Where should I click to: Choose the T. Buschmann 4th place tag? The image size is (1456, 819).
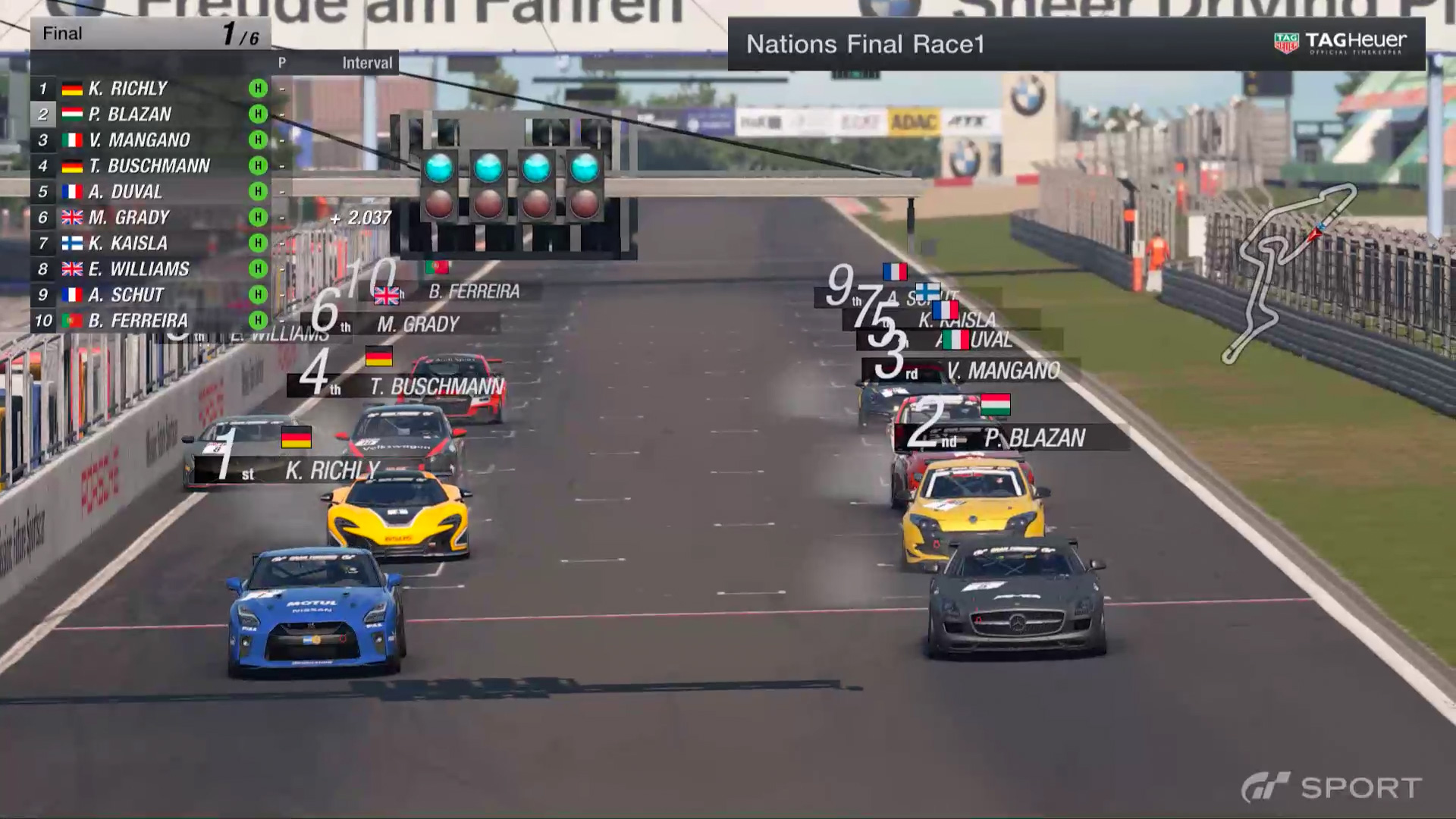[x=409, y=386]
